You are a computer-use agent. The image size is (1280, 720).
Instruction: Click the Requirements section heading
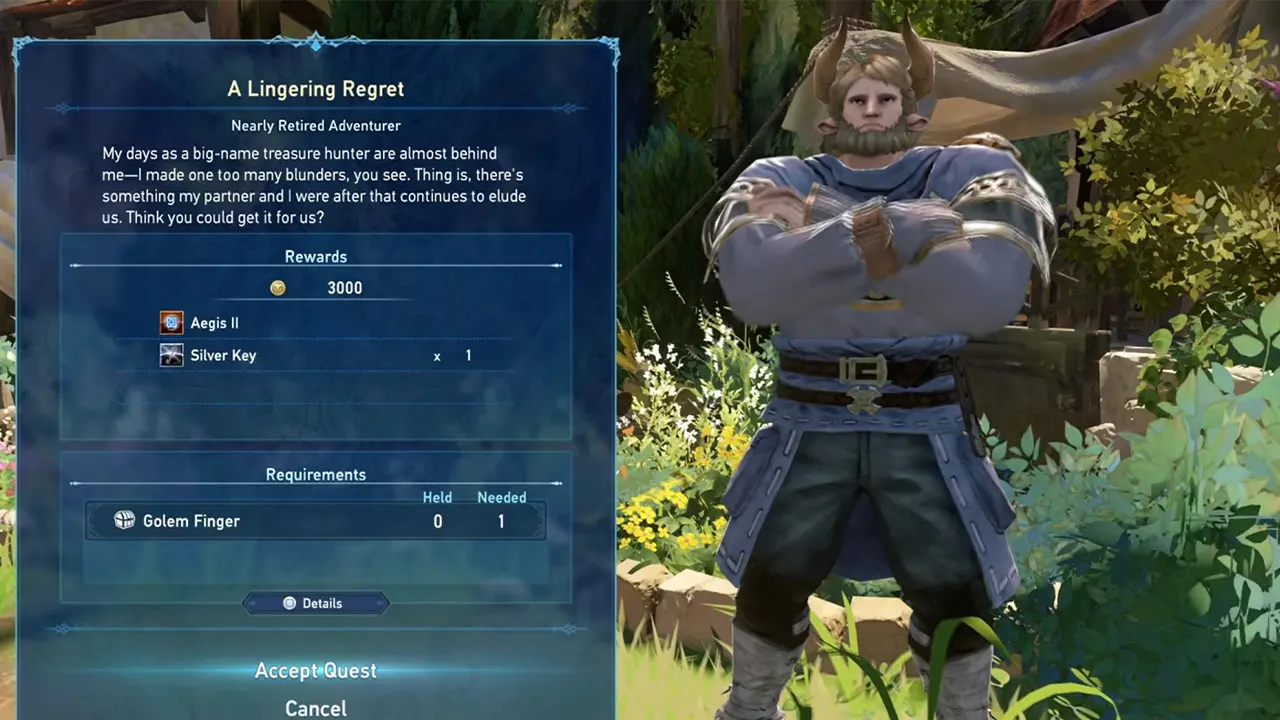point(316,474)
